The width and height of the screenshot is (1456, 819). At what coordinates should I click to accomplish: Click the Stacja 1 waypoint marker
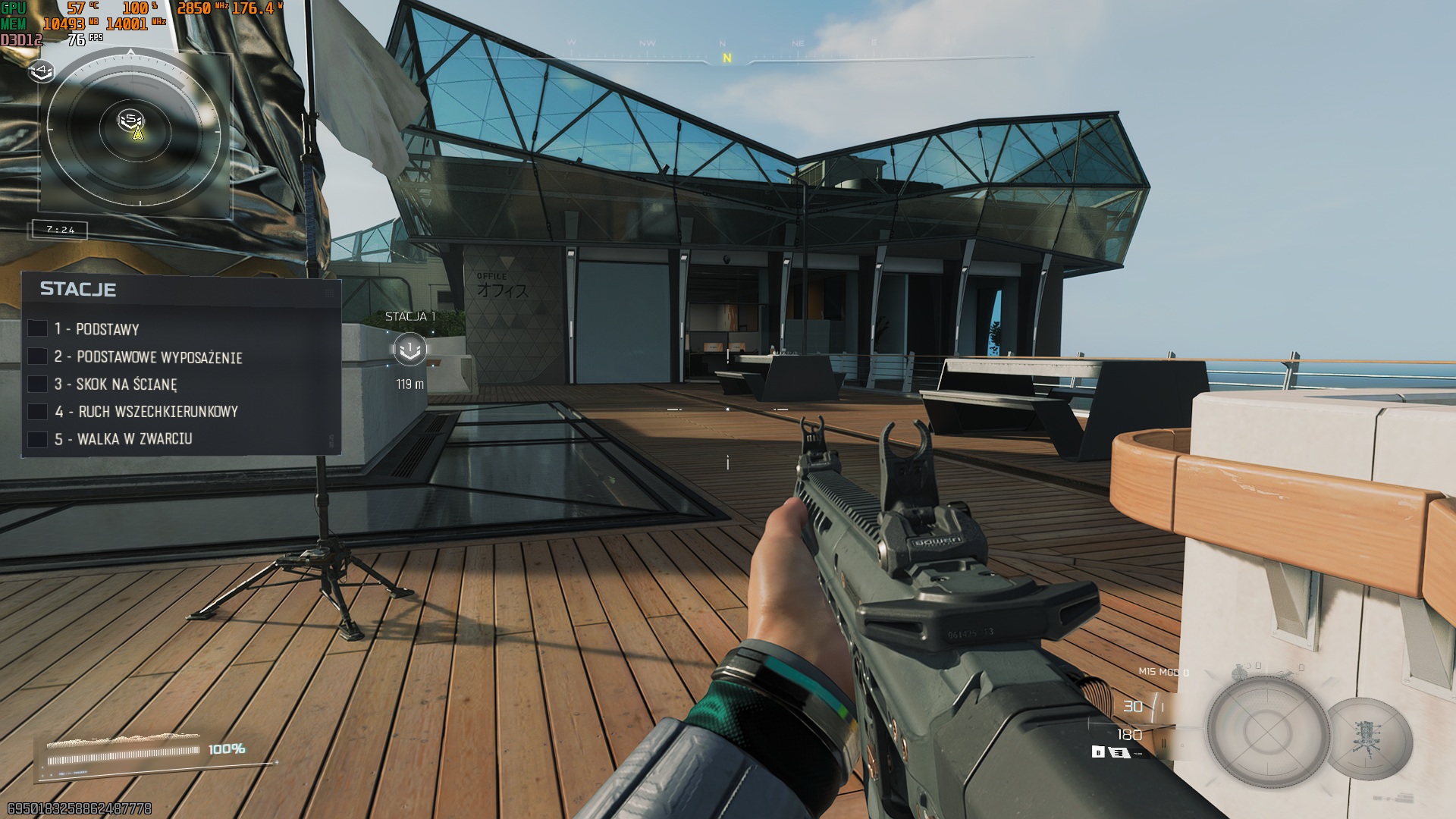pos(410,349)
